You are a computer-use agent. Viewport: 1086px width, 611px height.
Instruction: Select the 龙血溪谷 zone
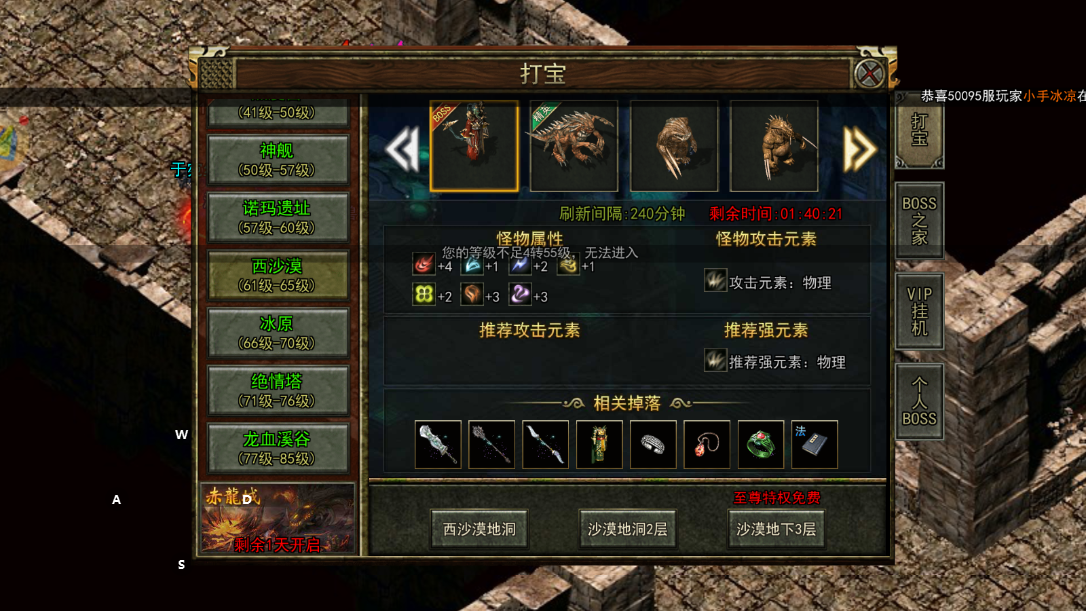(x=276, y=447)
